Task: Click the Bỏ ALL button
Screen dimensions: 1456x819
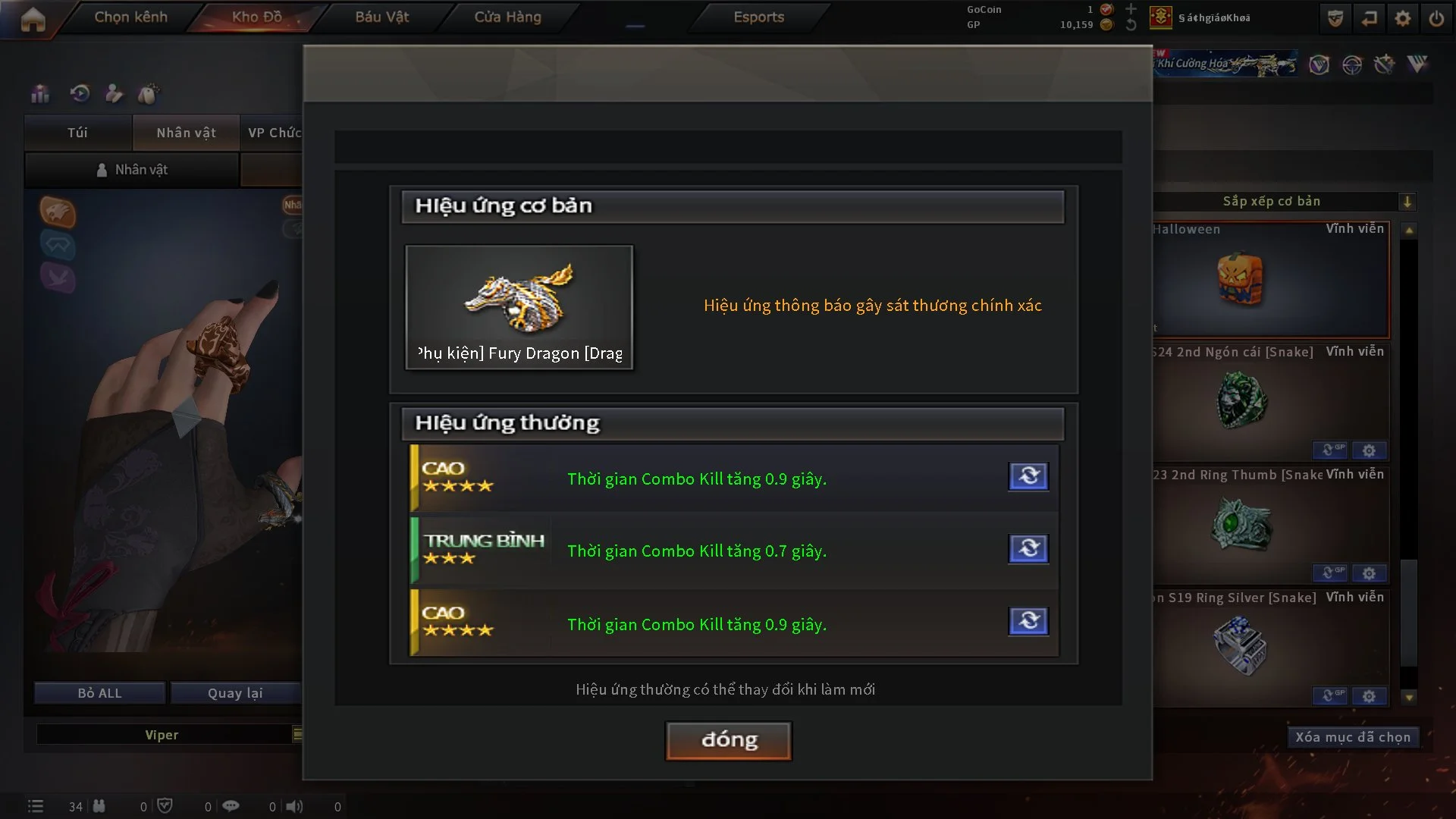Action: (99, 693)
